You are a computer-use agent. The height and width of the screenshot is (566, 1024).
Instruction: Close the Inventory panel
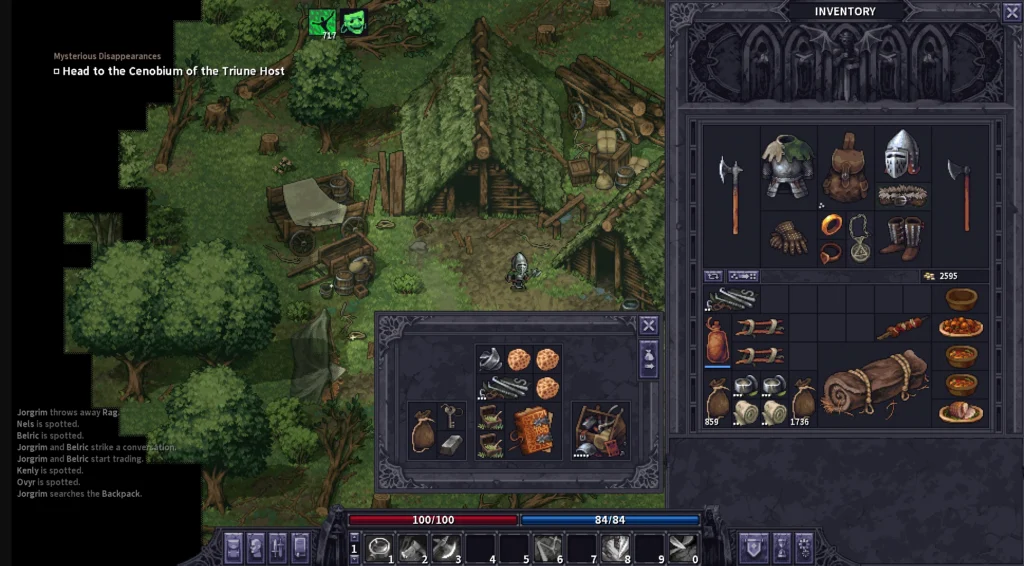click(1011, 12)
